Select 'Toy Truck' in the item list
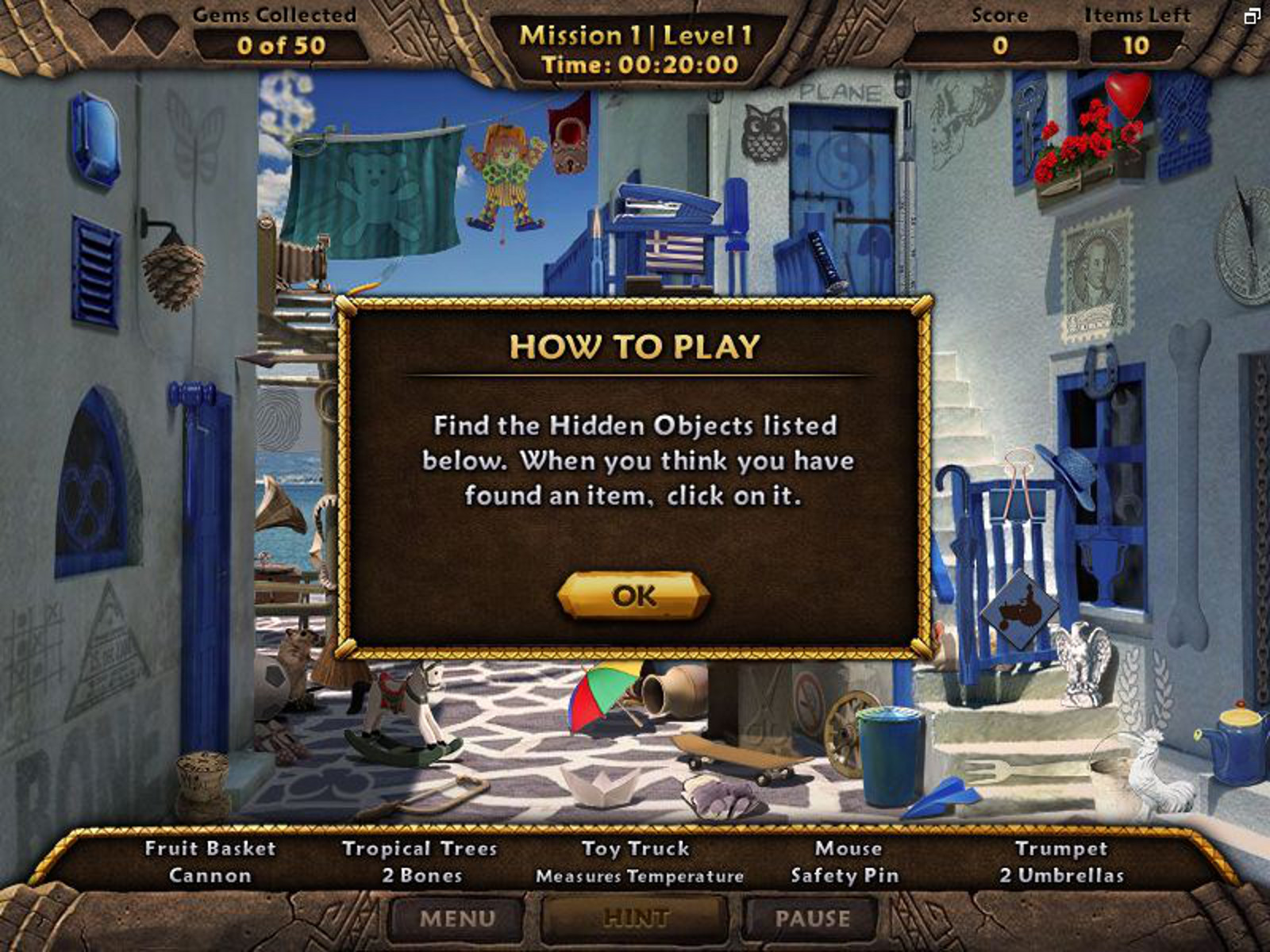 coord(637,848)
